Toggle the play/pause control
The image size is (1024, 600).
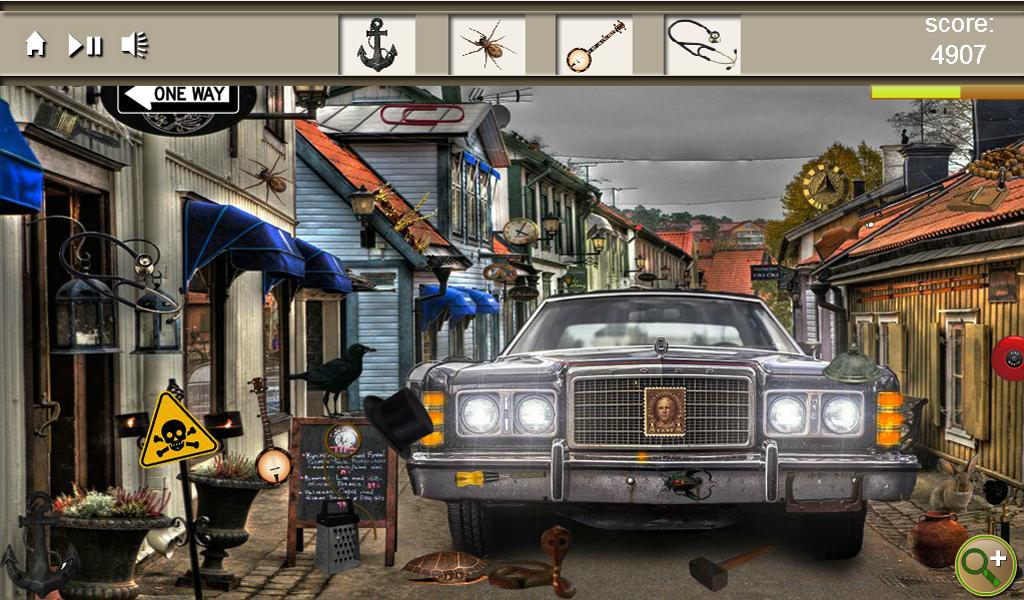point(85,45)
